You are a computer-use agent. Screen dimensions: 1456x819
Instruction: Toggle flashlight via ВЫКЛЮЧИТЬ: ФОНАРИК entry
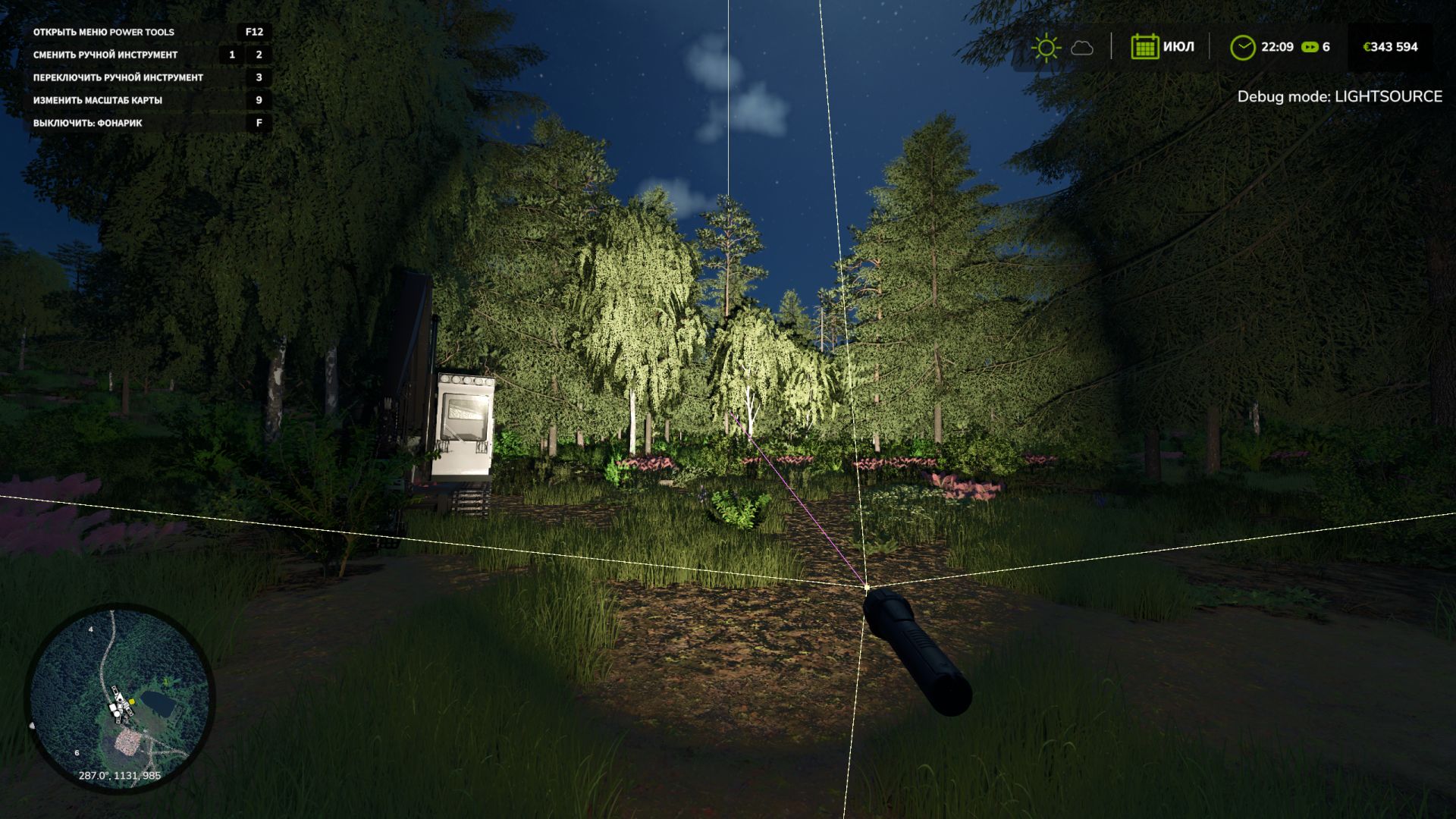(86, 122)
